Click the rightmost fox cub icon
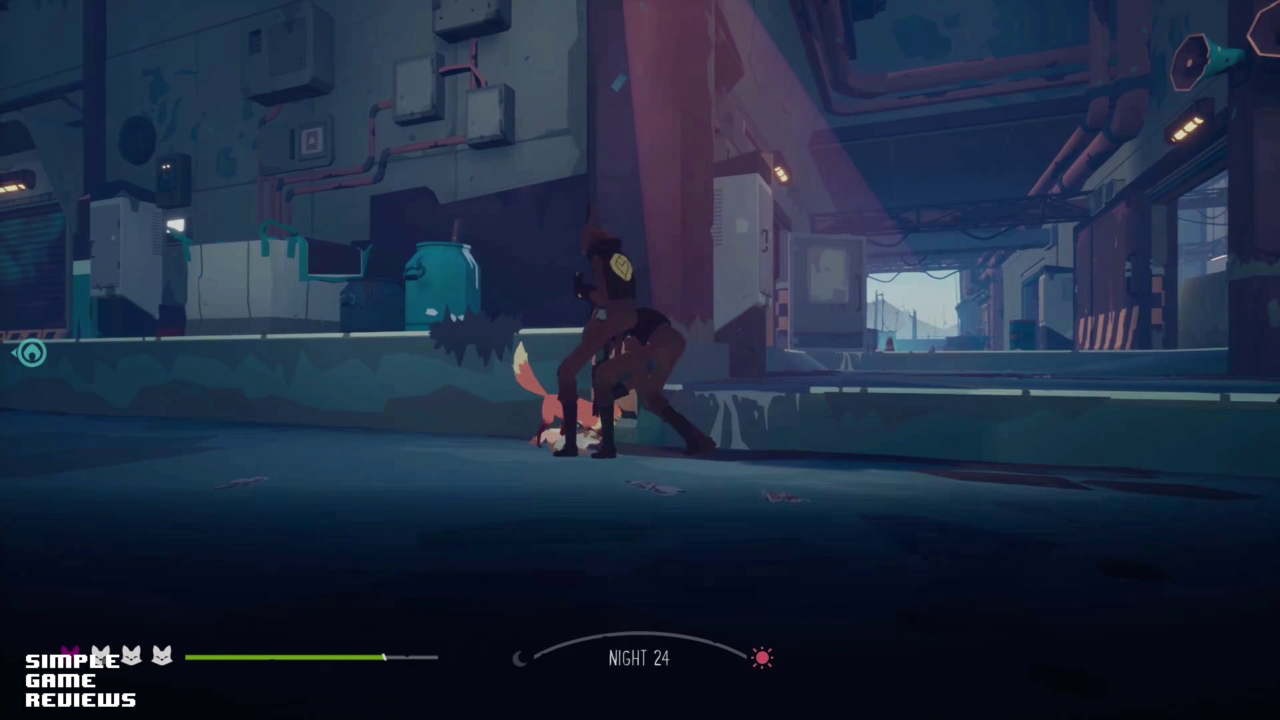The height and width of the screenshot is (720, 1280). [x=161, y=655]
